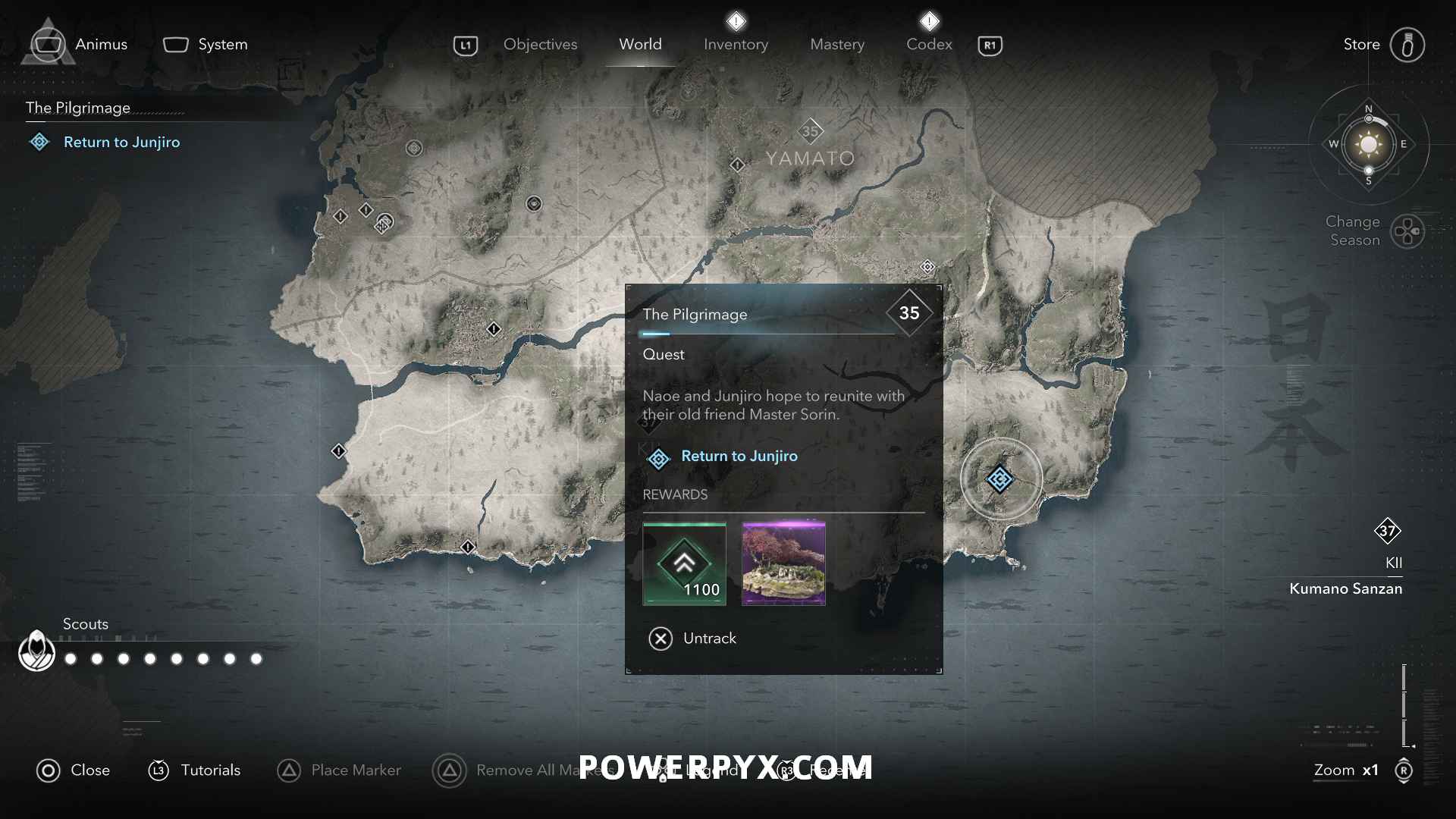The height and width of the screenshot is (819, 1456).
Task: Select the World tab
Action: click(x=640, y=45)
